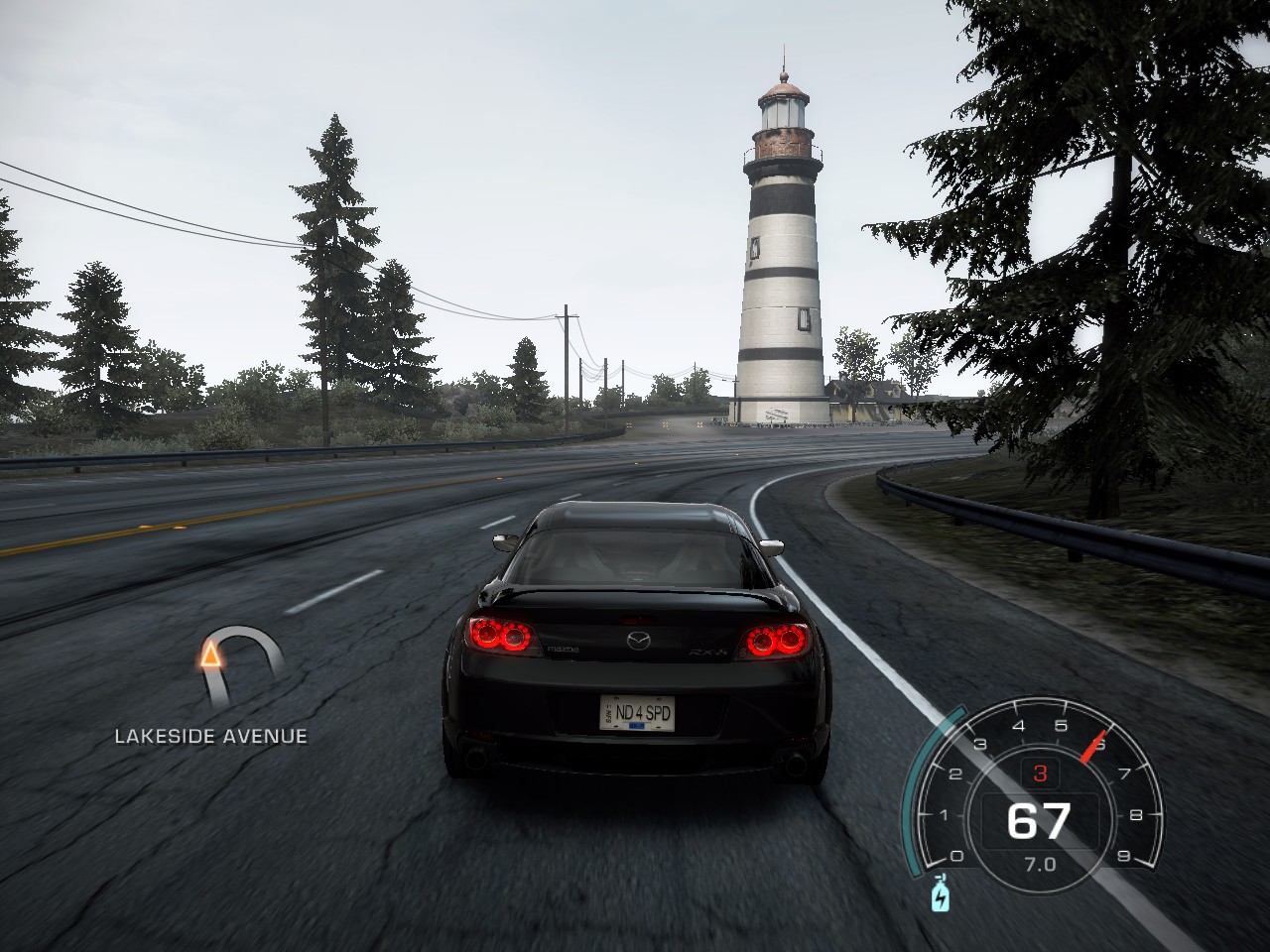Click the number 5 atop the tachometer
The width and height of the screenshot is (1270, 952).
1061,725
